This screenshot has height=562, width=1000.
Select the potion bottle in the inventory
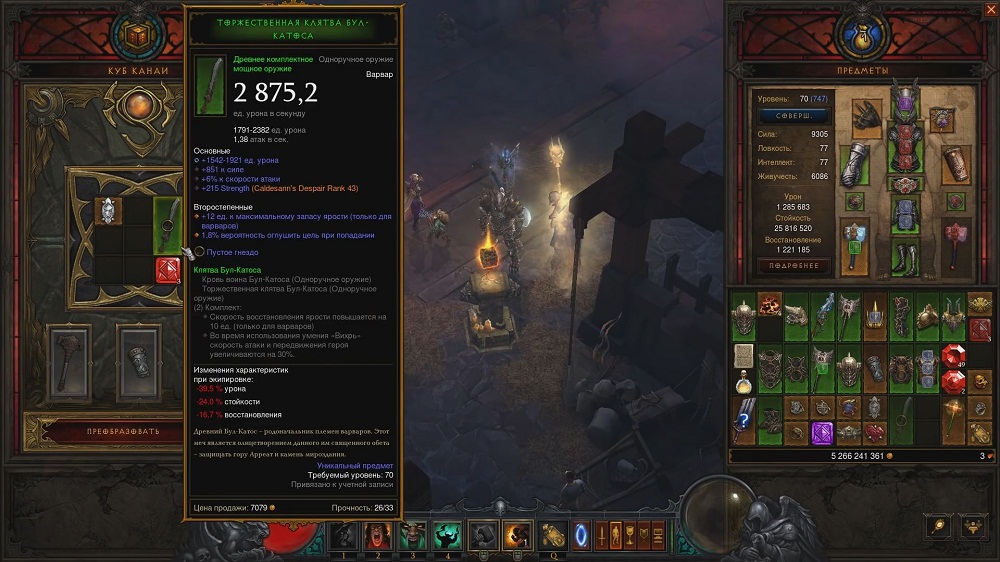coord(743,386)
